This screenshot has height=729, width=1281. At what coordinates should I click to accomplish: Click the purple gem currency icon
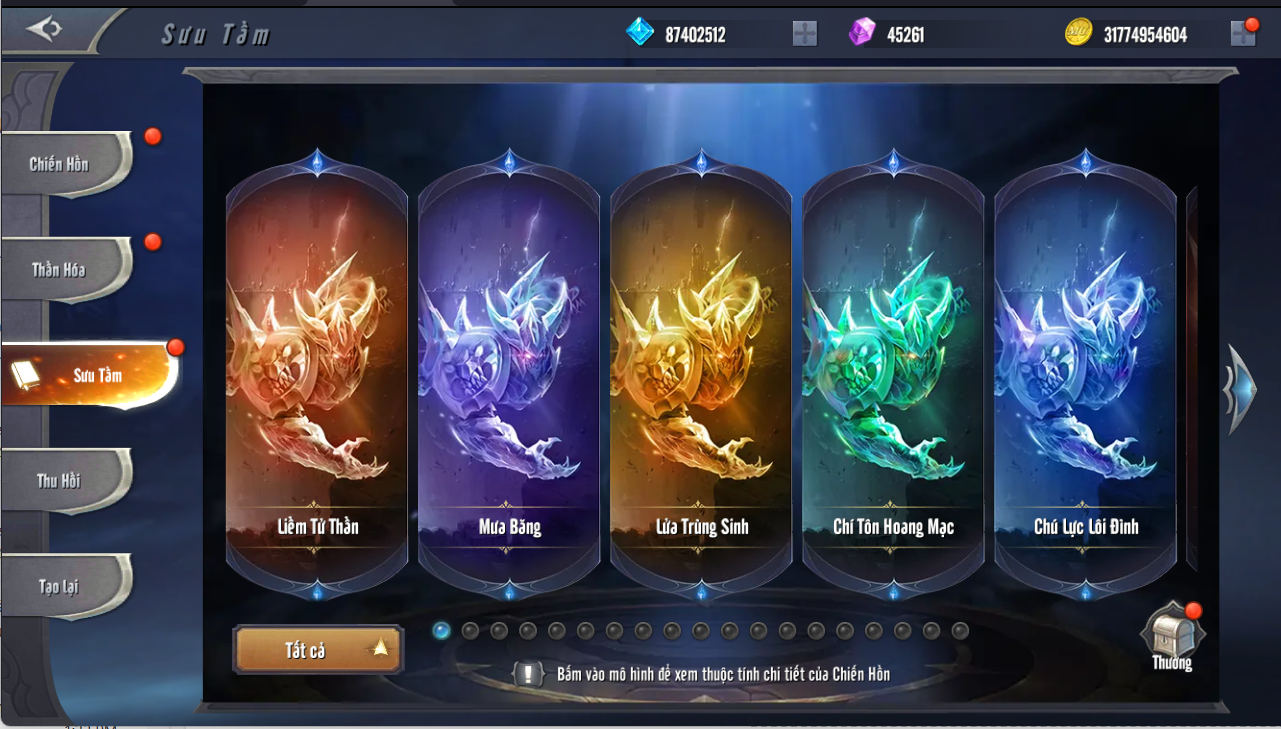point(861,33)
